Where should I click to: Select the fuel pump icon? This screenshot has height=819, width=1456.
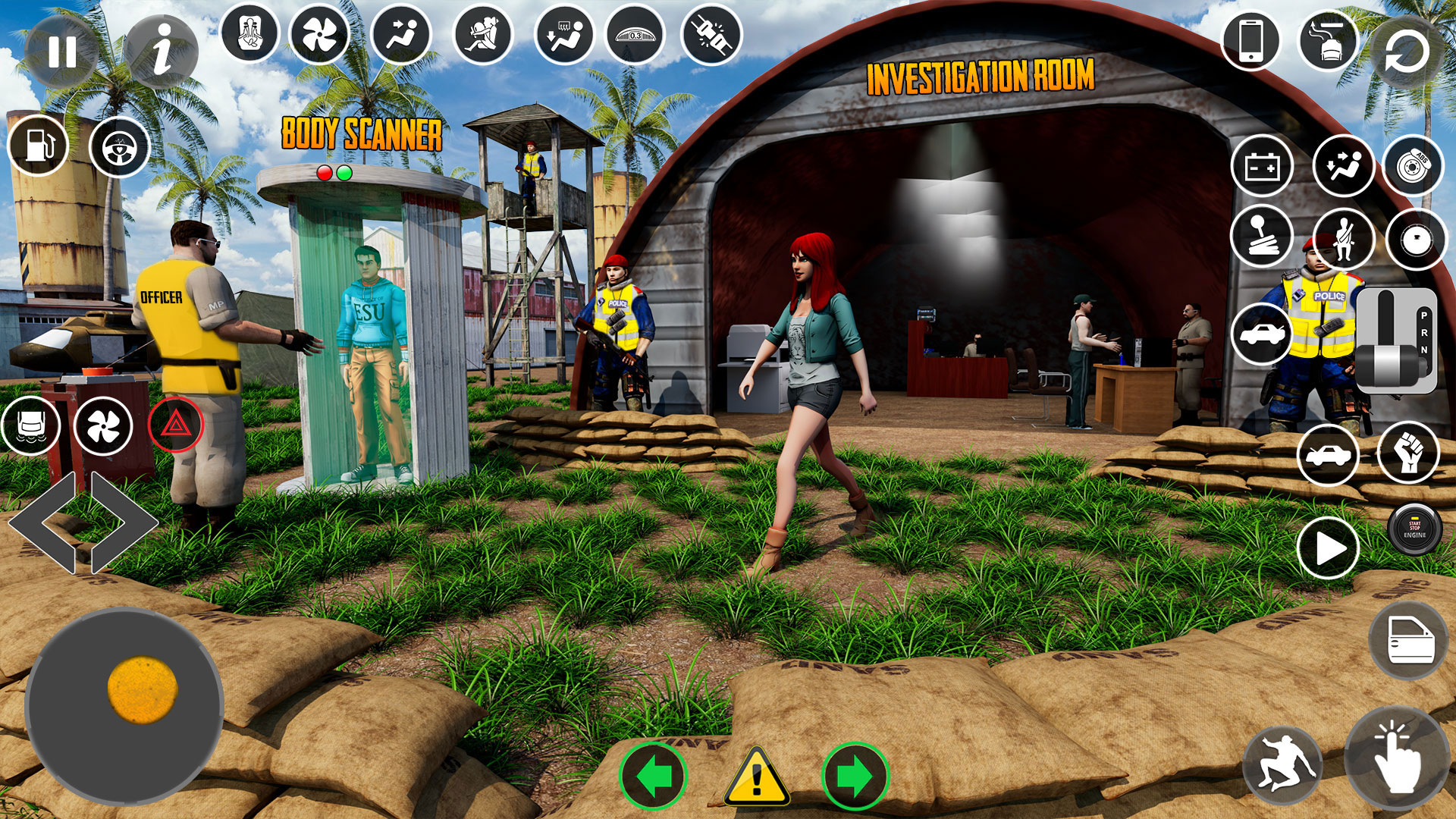(39, 144)
